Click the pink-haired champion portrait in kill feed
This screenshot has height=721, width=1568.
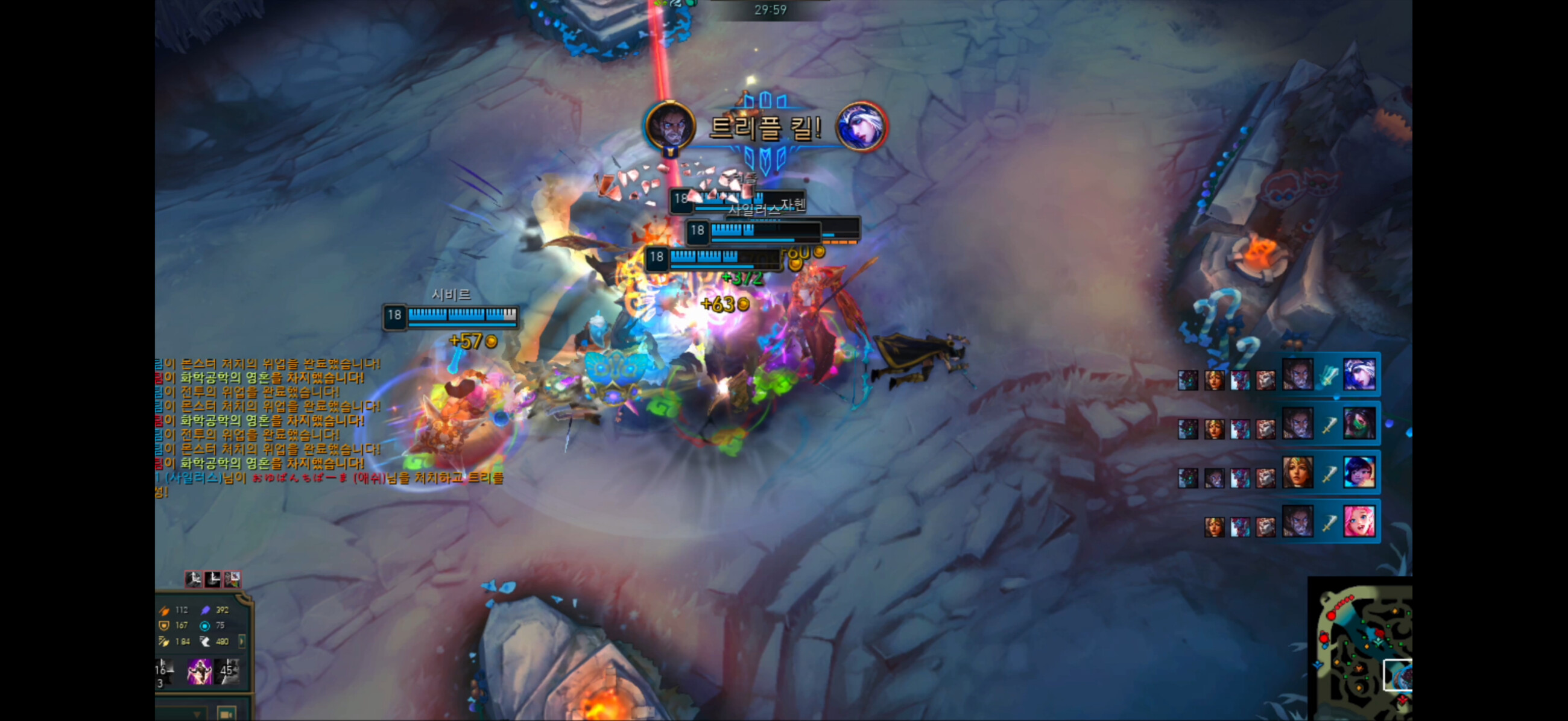tap(1358, 521)
